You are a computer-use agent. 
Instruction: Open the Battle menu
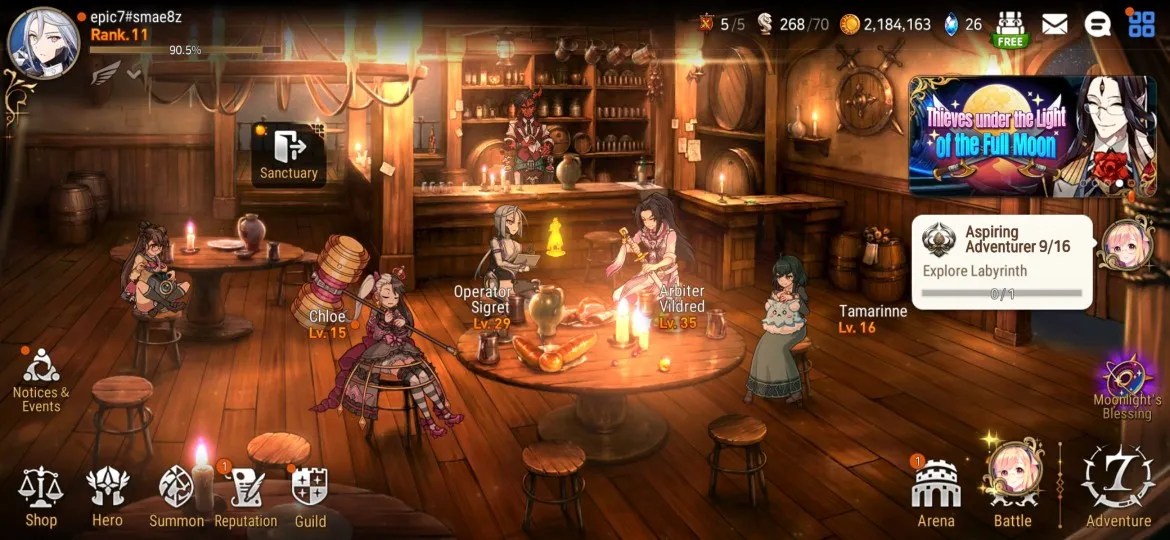1012,485
